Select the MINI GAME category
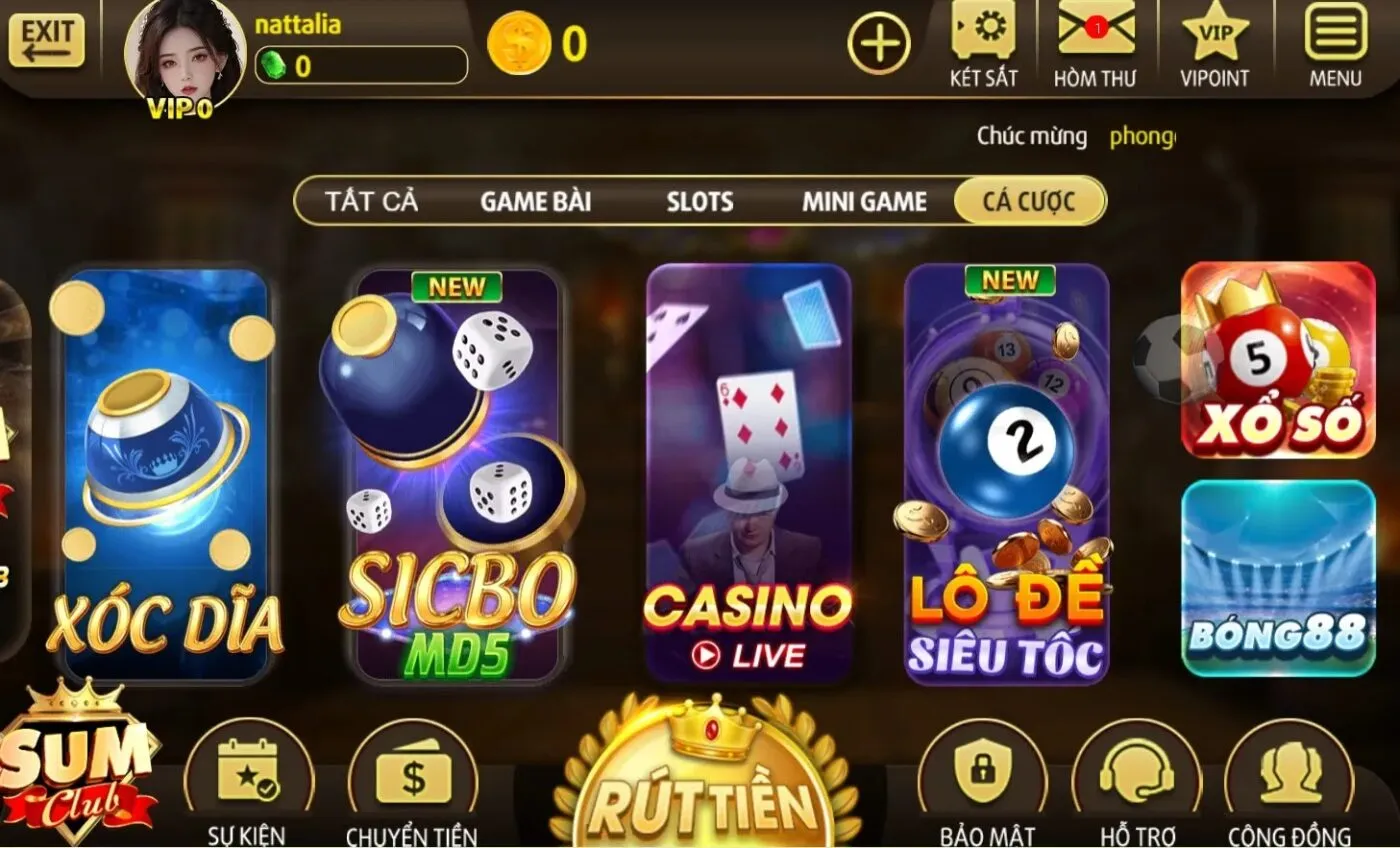 (x=864, y=201)
